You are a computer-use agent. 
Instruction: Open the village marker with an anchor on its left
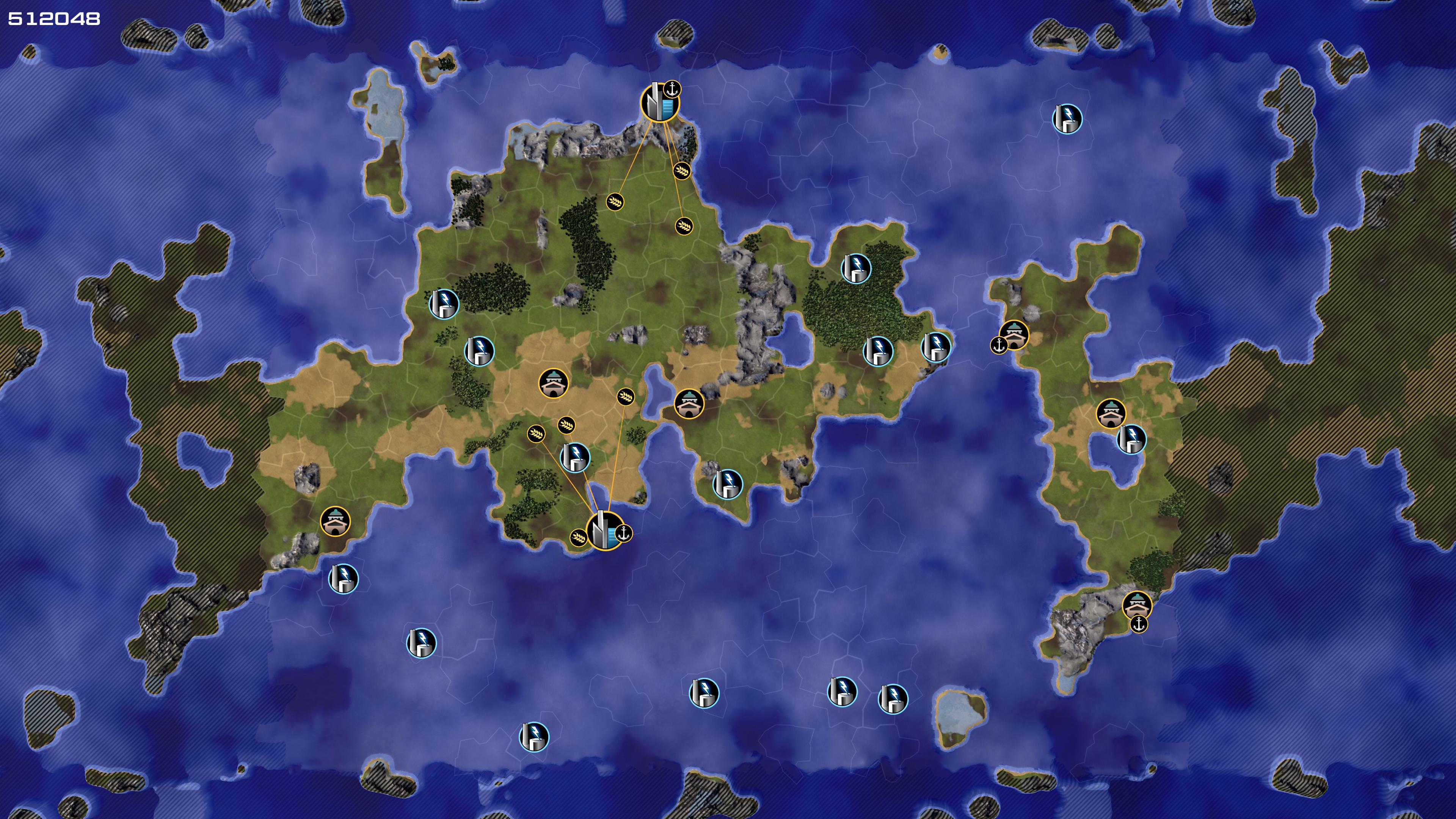(x=1014, y=334)
